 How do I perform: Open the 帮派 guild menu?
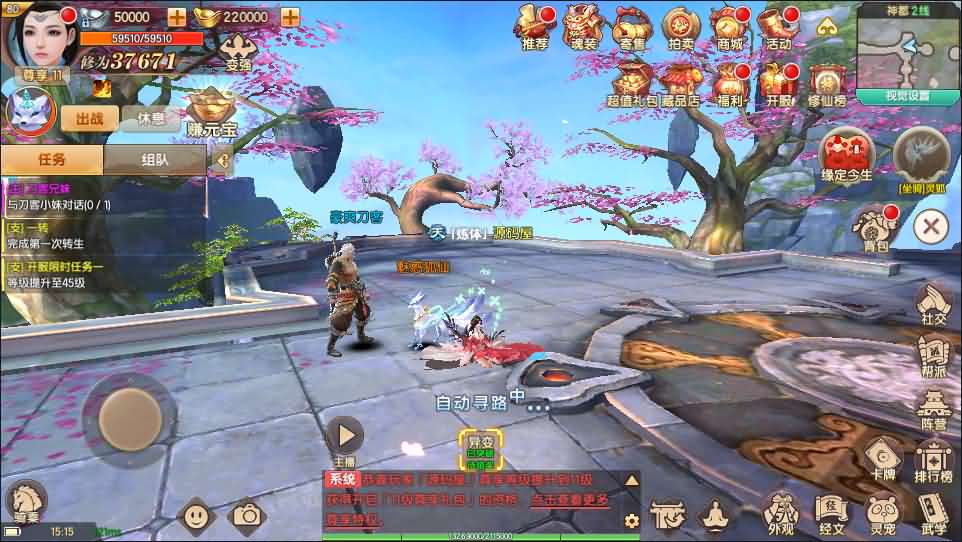point(933,356)
